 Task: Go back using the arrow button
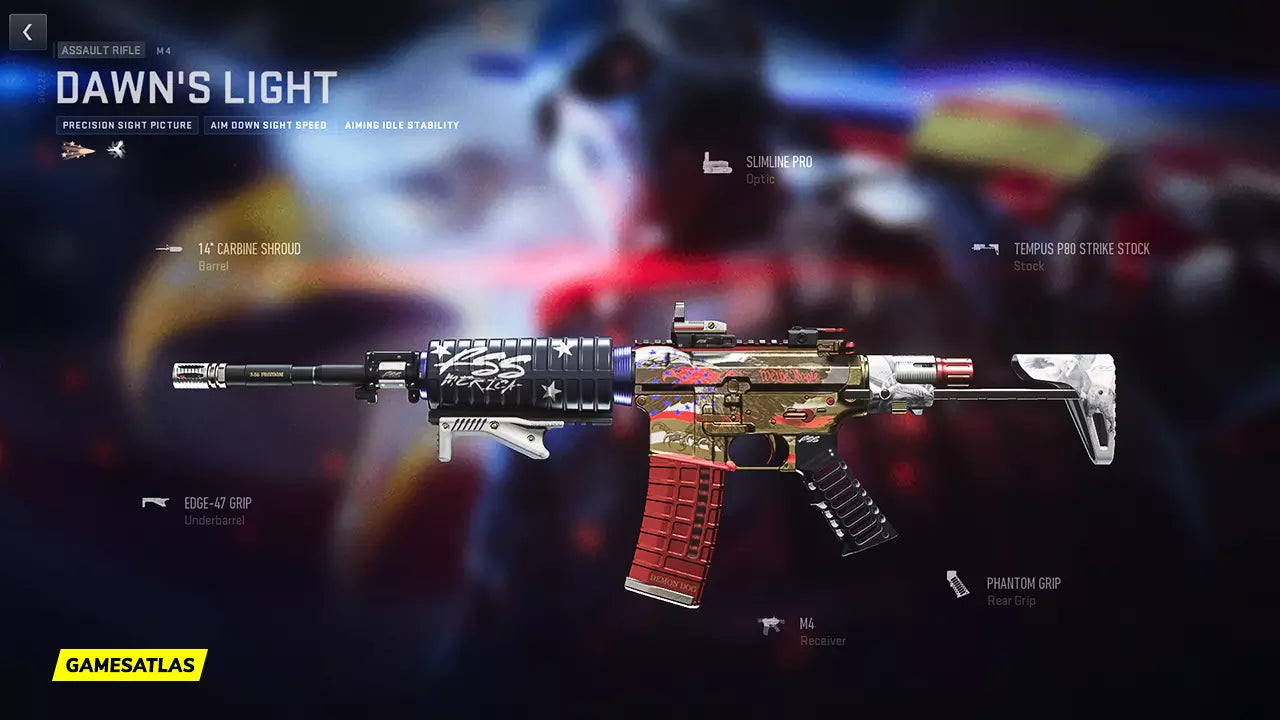click(x=28, y=32)
